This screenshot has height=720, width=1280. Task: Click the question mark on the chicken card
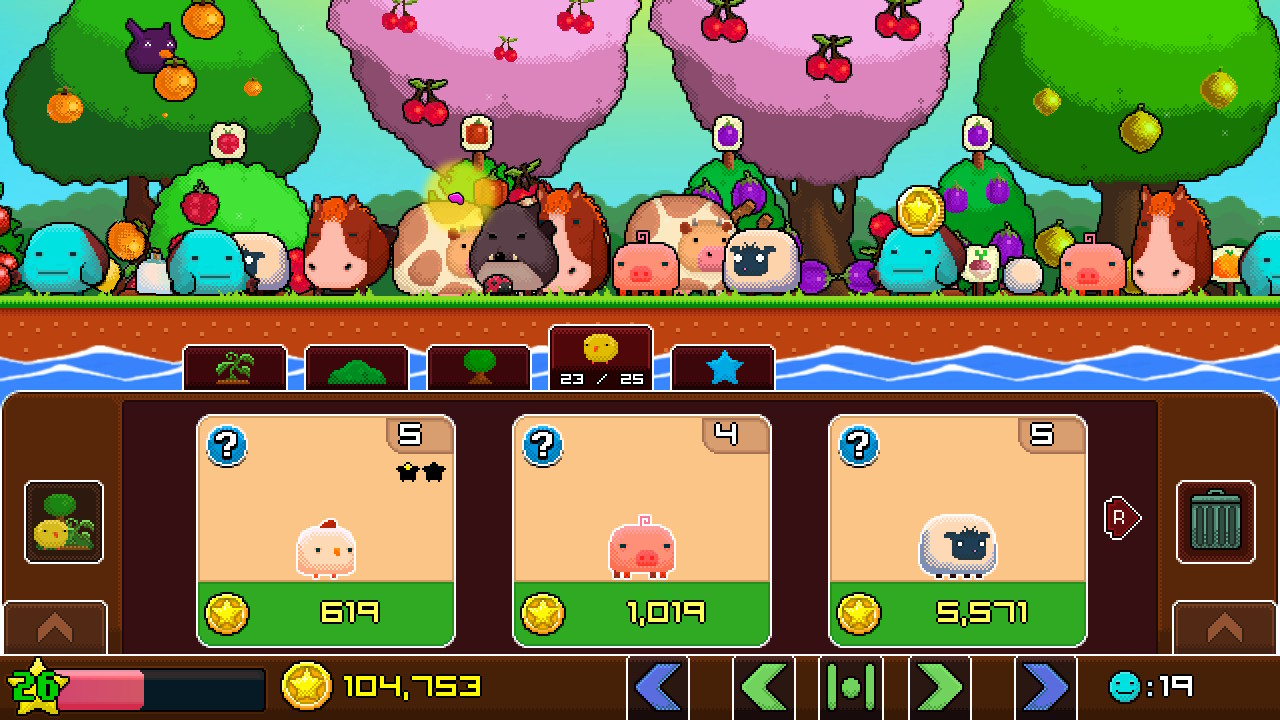click(227, 447)
